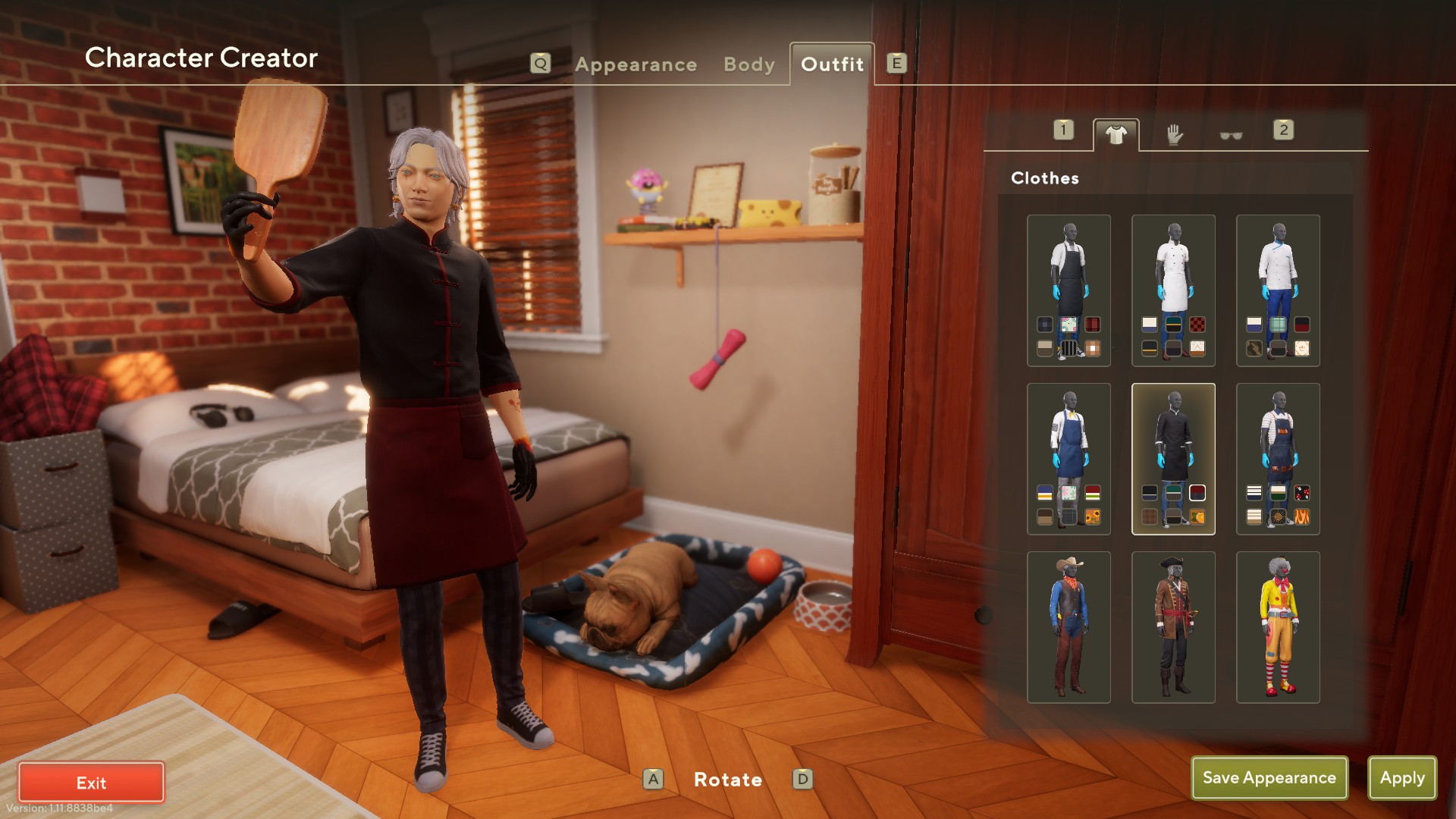
Task: Choose the dark red swatch on black outfit
Action: (1197, 493)
